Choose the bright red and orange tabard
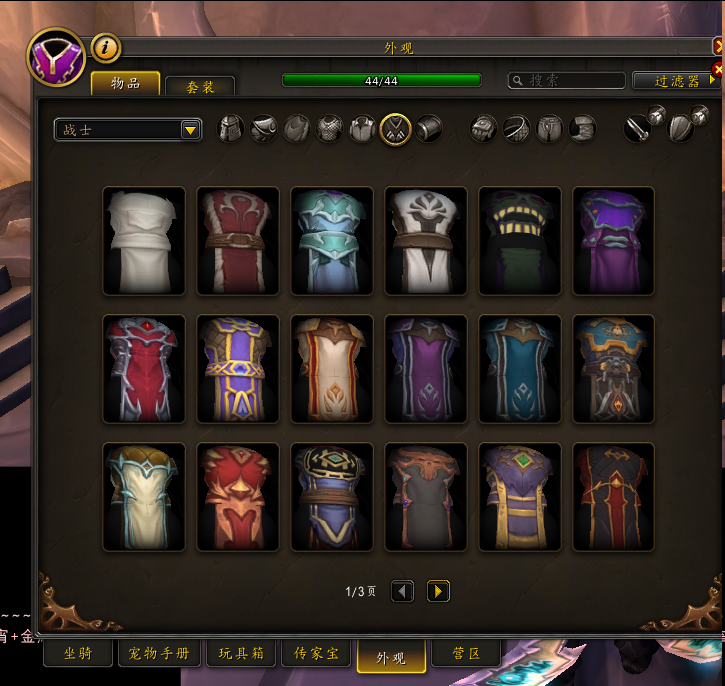The height and width of the screenshot is (686, 725). click(238, 497)
